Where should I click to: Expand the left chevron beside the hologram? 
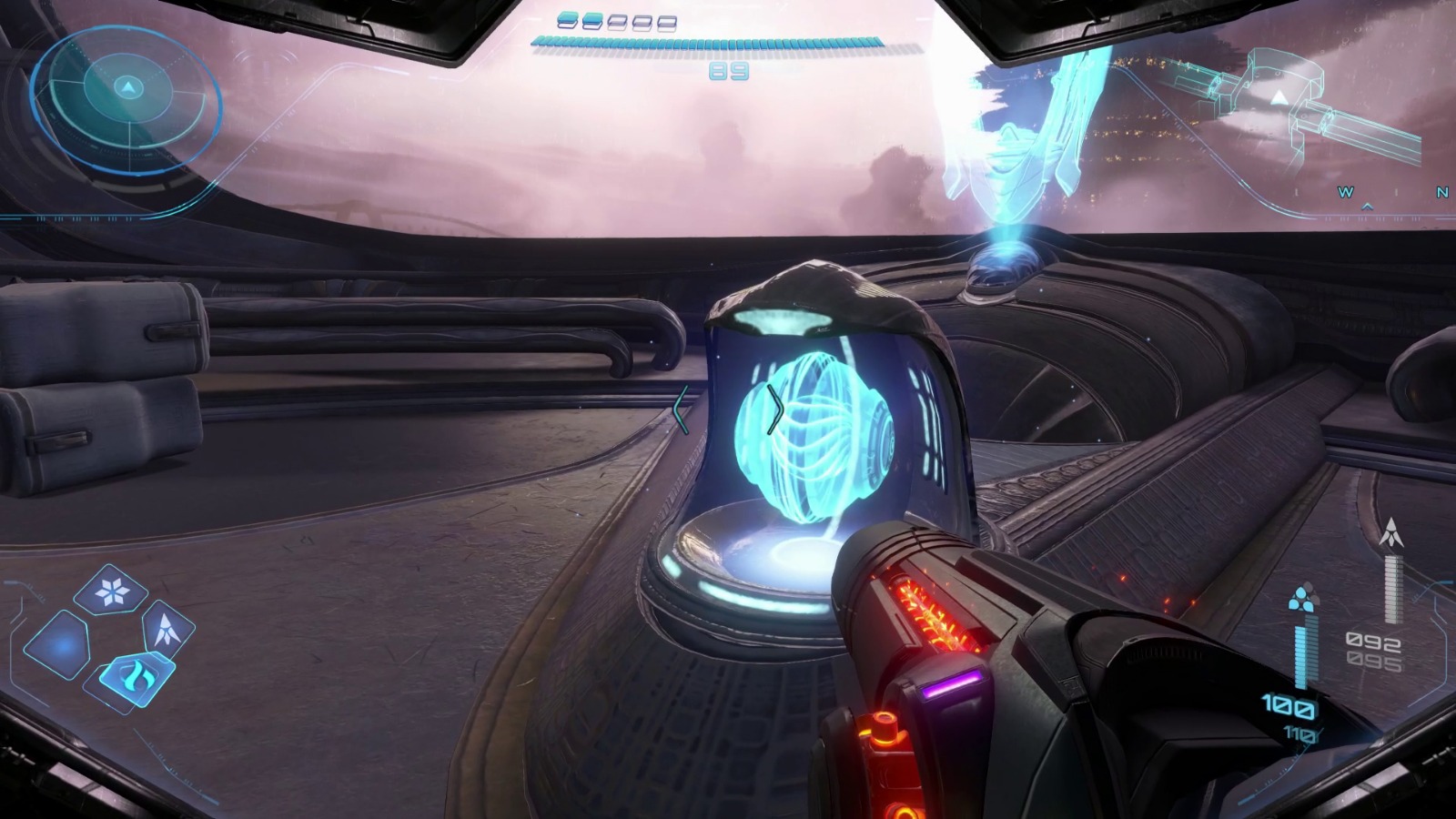[681, 408]
